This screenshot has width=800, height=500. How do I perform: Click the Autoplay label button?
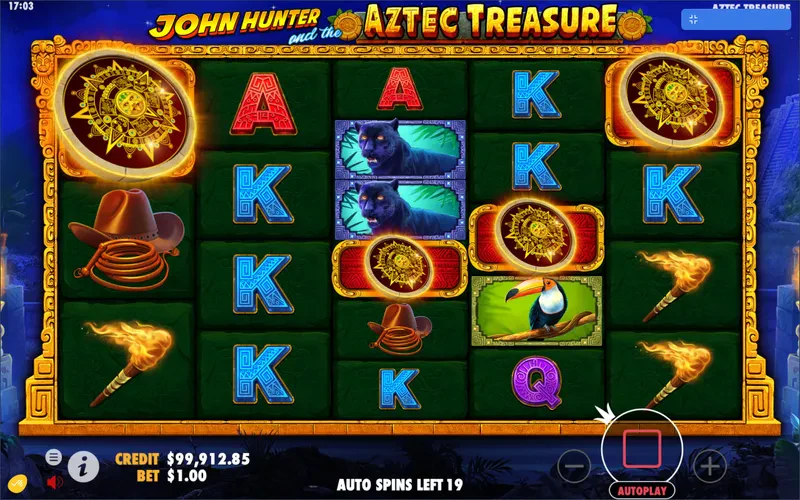click(x=641, y=491)
